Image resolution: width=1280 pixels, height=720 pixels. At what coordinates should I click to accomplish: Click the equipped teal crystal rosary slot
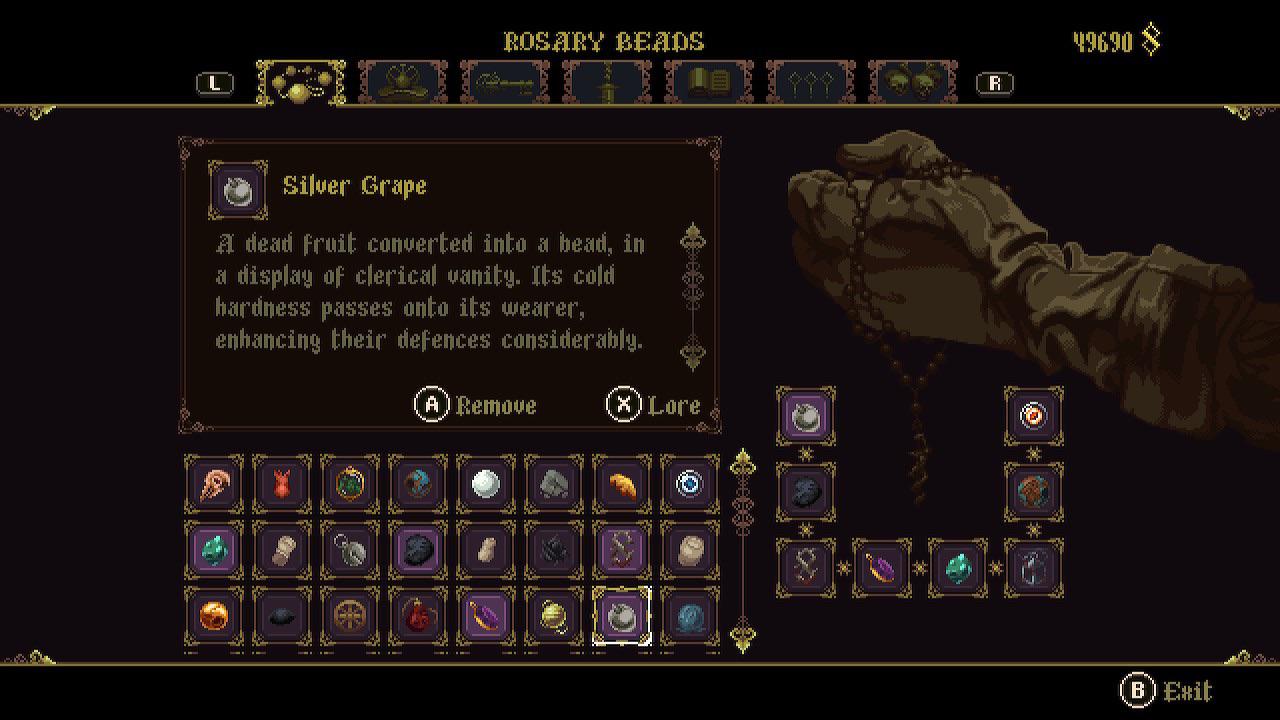[x=958, y=567]
